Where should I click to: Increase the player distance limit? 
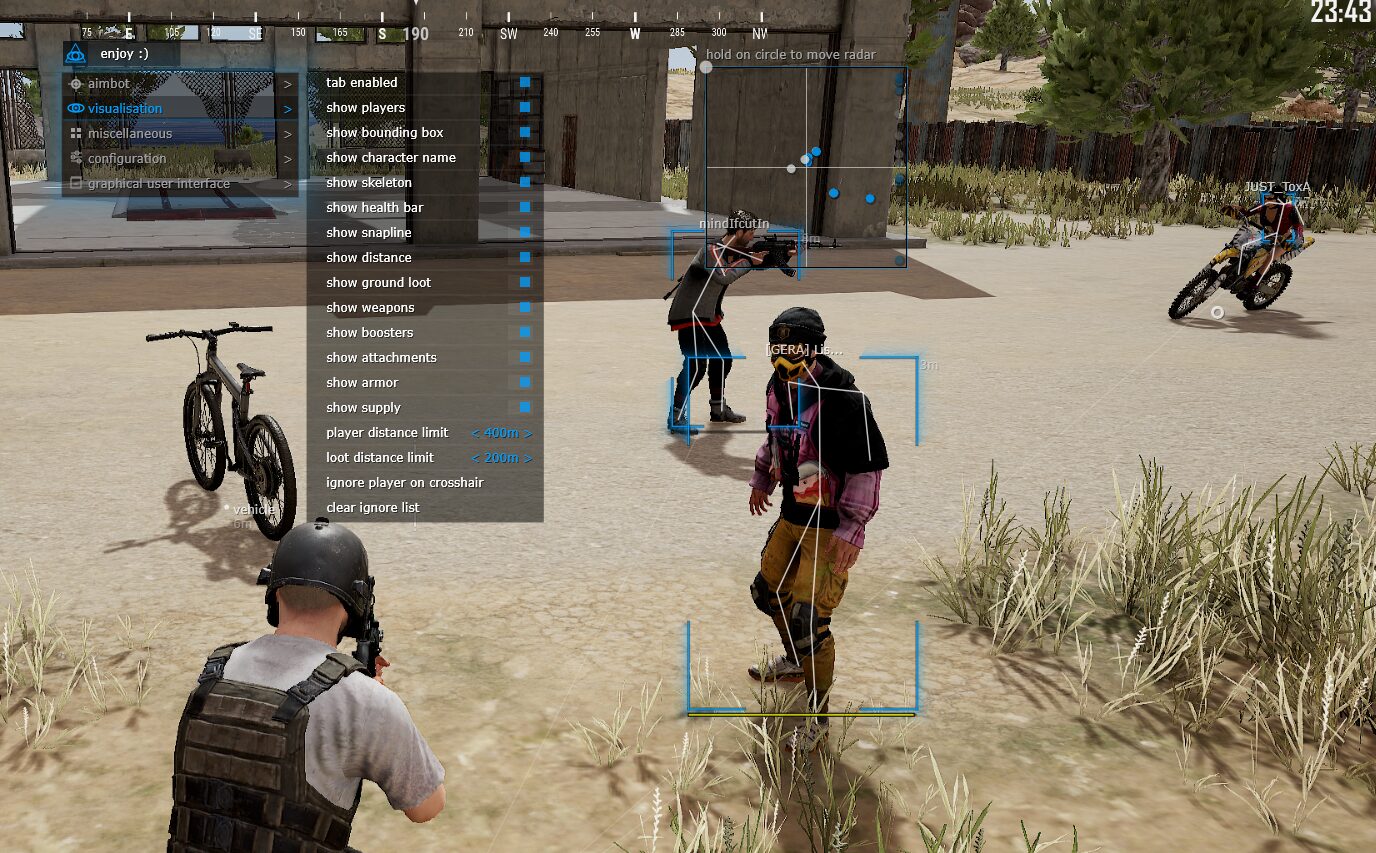[527, 433]
